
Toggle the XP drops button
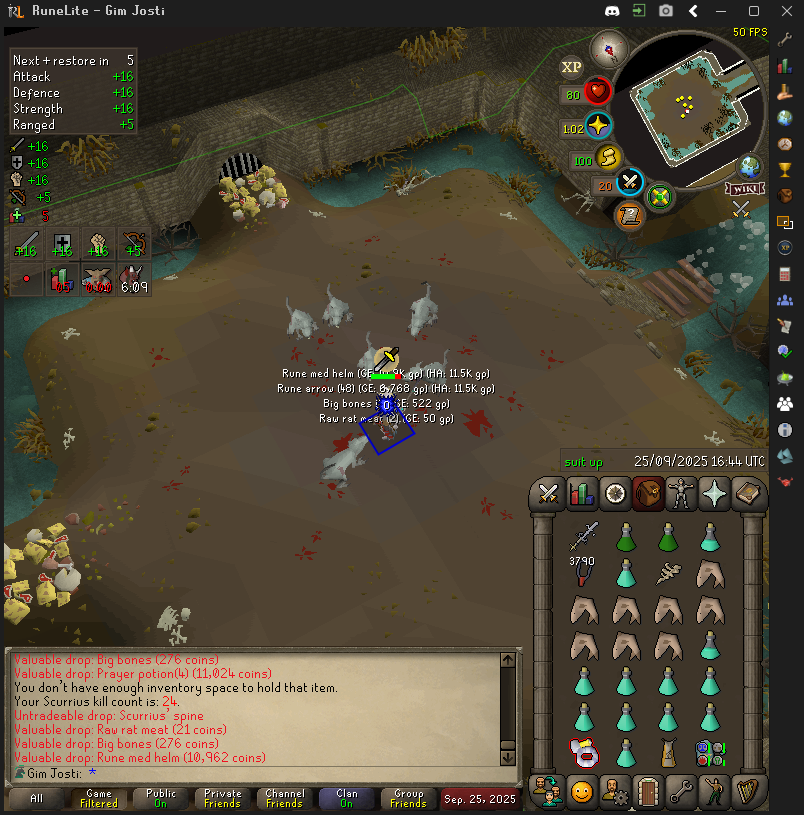pos(571,67)
